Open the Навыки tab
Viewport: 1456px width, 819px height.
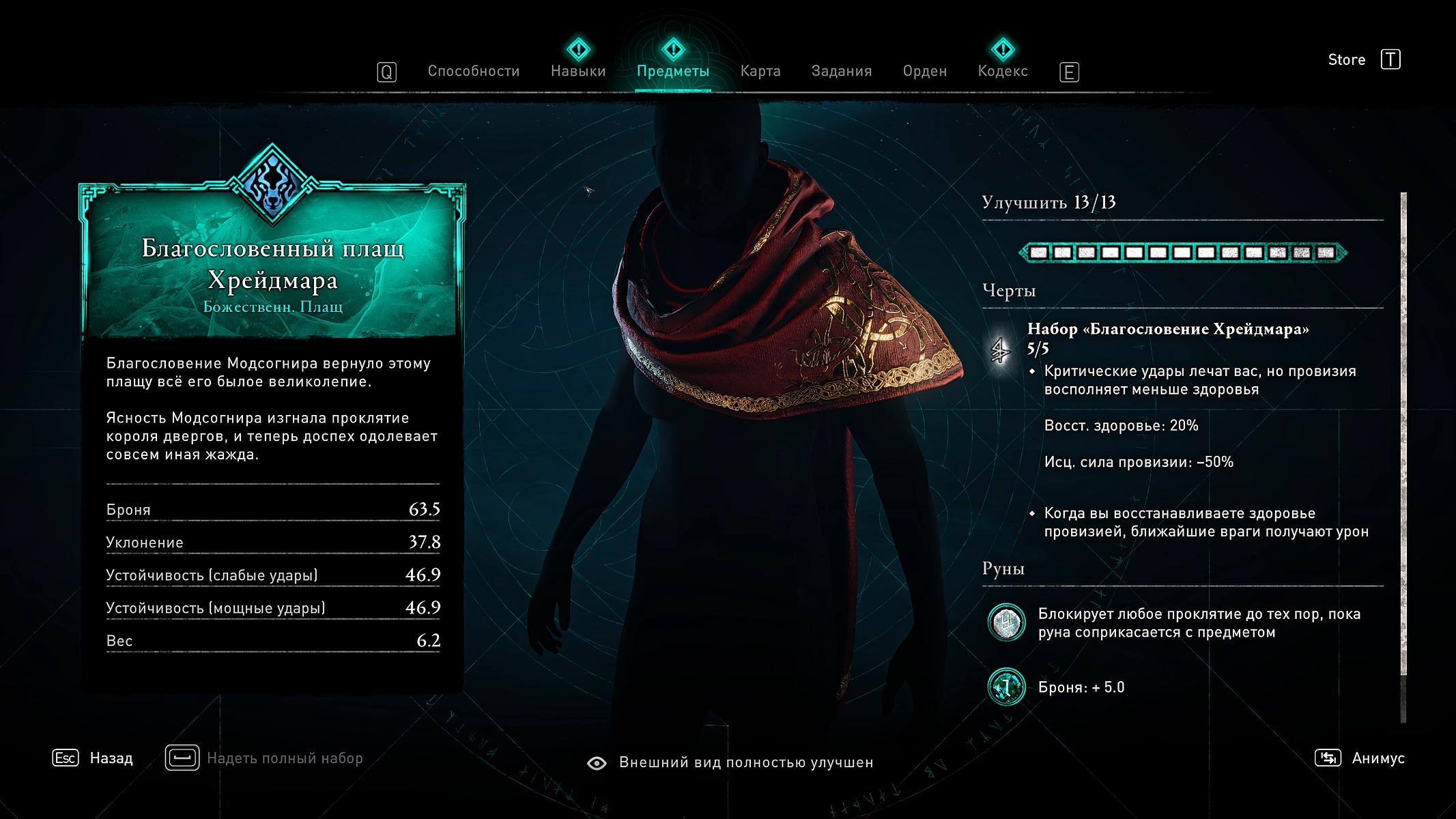click(578, 71)
